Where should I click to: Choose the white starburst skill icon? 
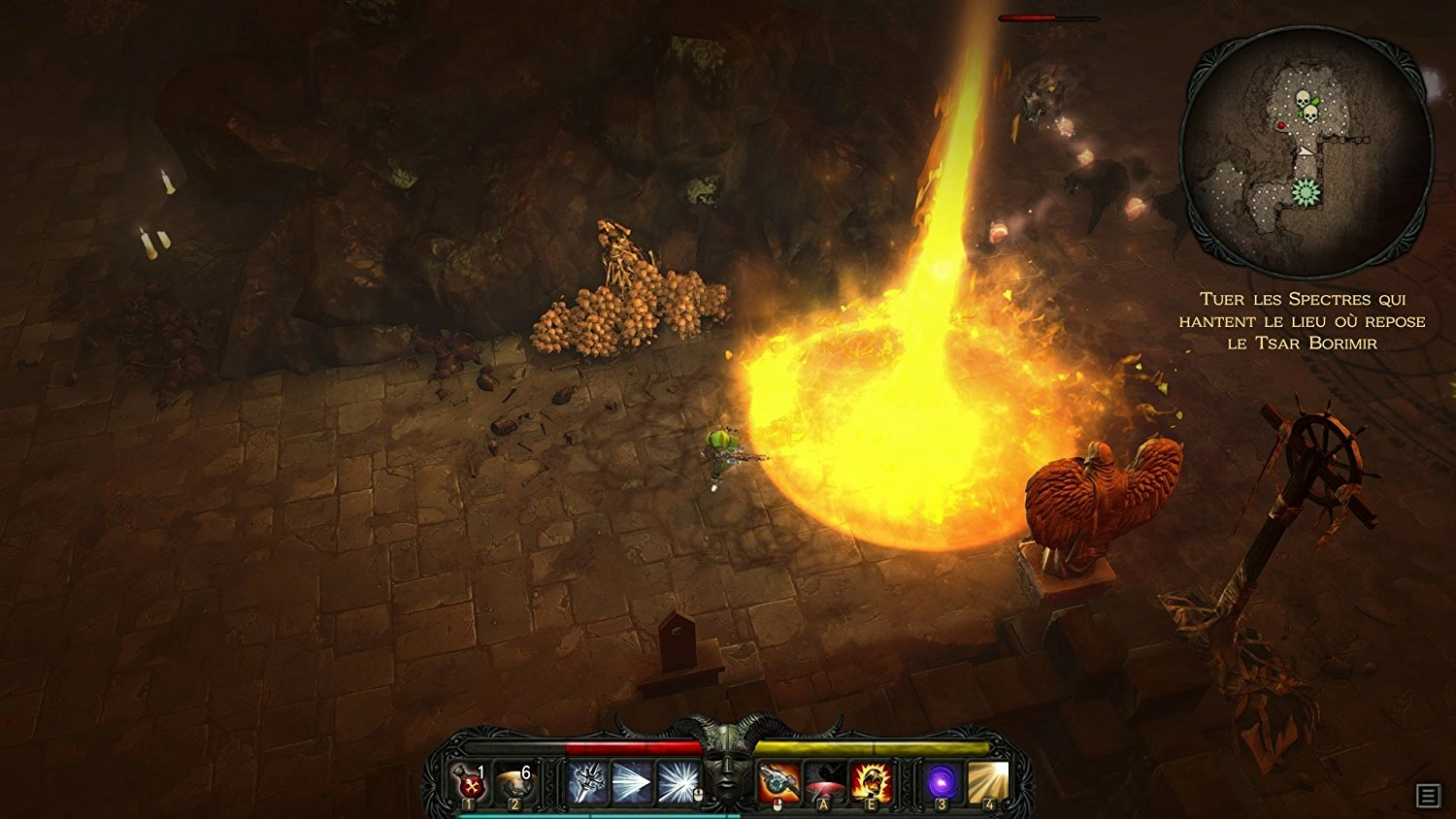coord(677,782)
